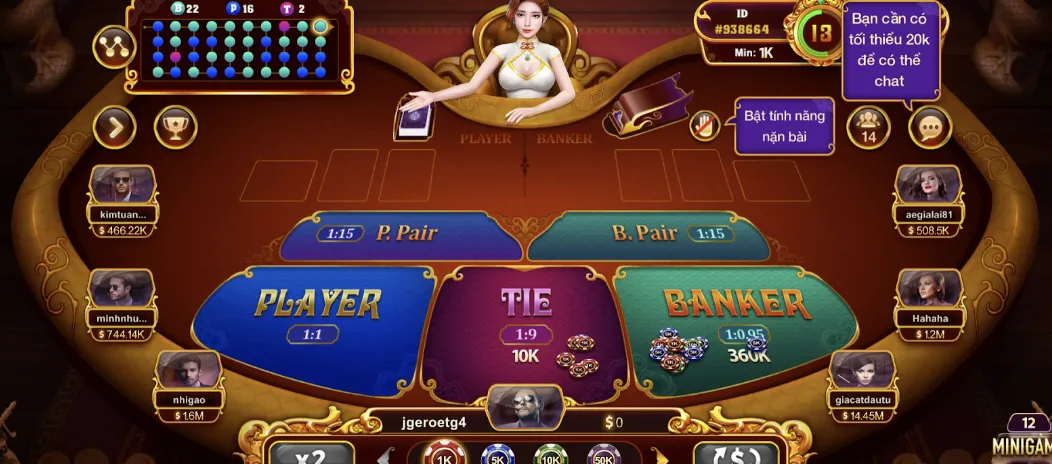Open the roadmap pattern icon button

pos(113,46)
